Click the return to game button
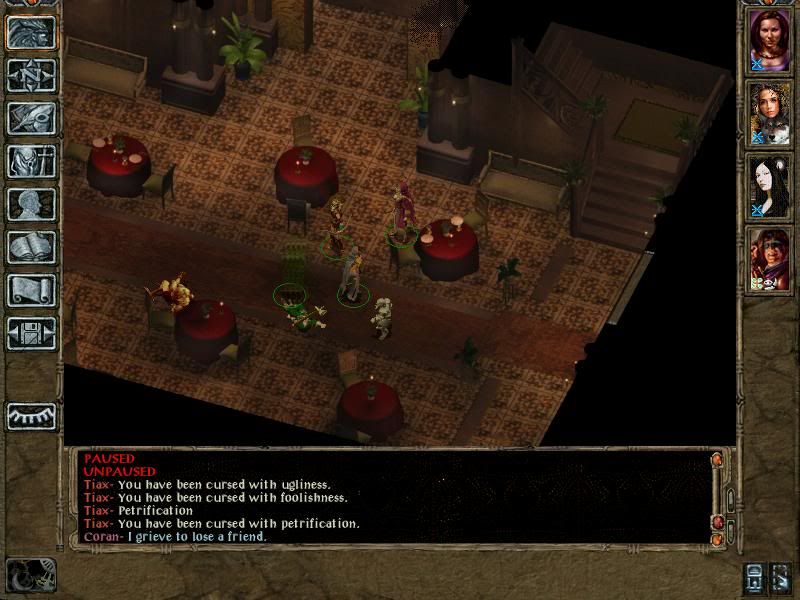This screenshot has width=800, height=600. tap(31, 32)
